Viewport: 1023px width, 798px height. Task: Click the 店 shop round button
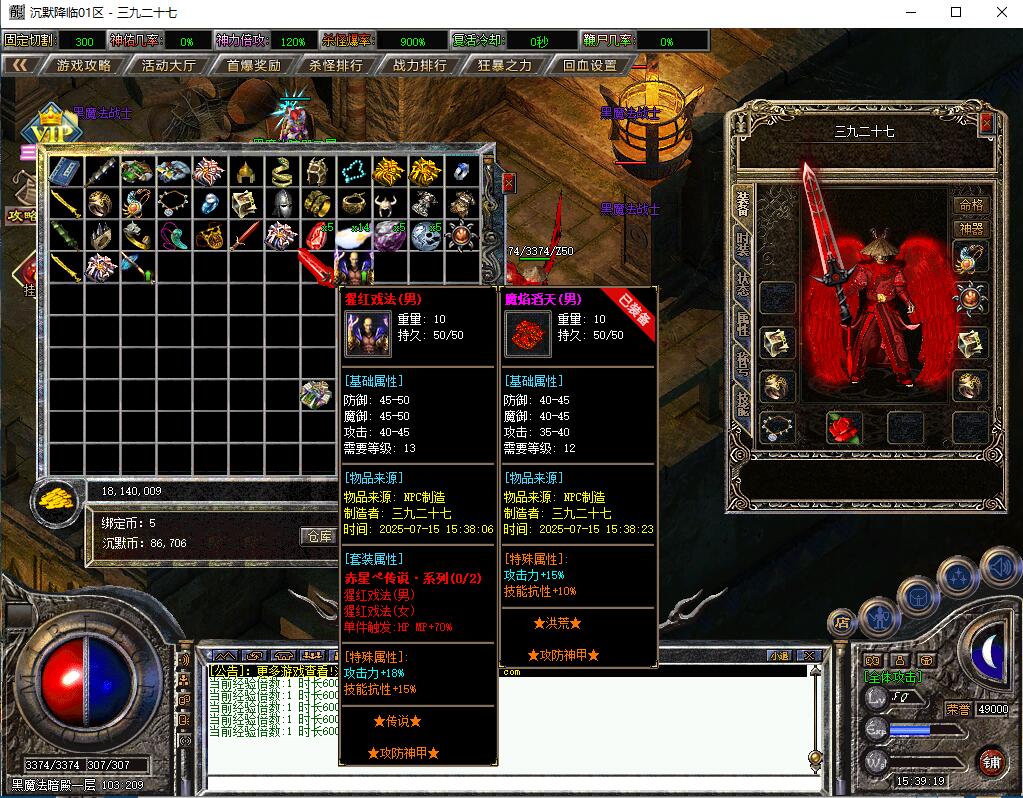[x=842, y=623]
